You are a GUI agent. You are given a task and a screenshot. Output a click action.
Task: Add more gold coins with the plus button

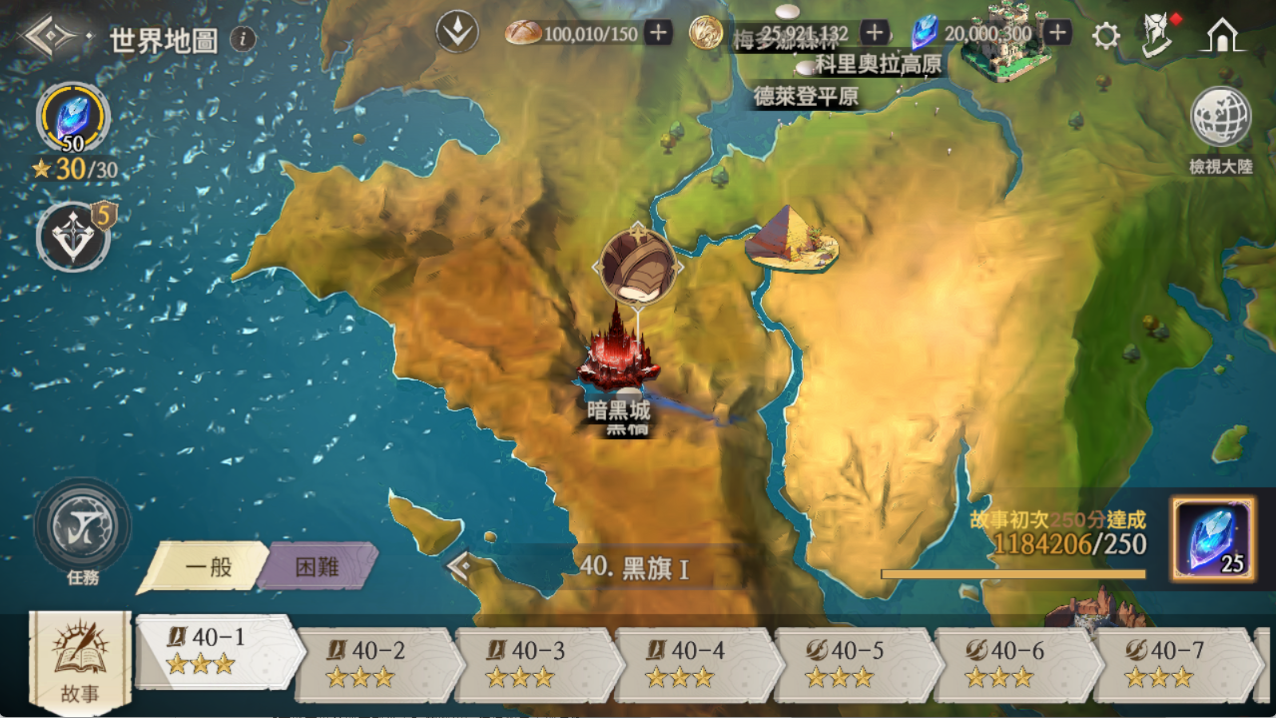874,33
